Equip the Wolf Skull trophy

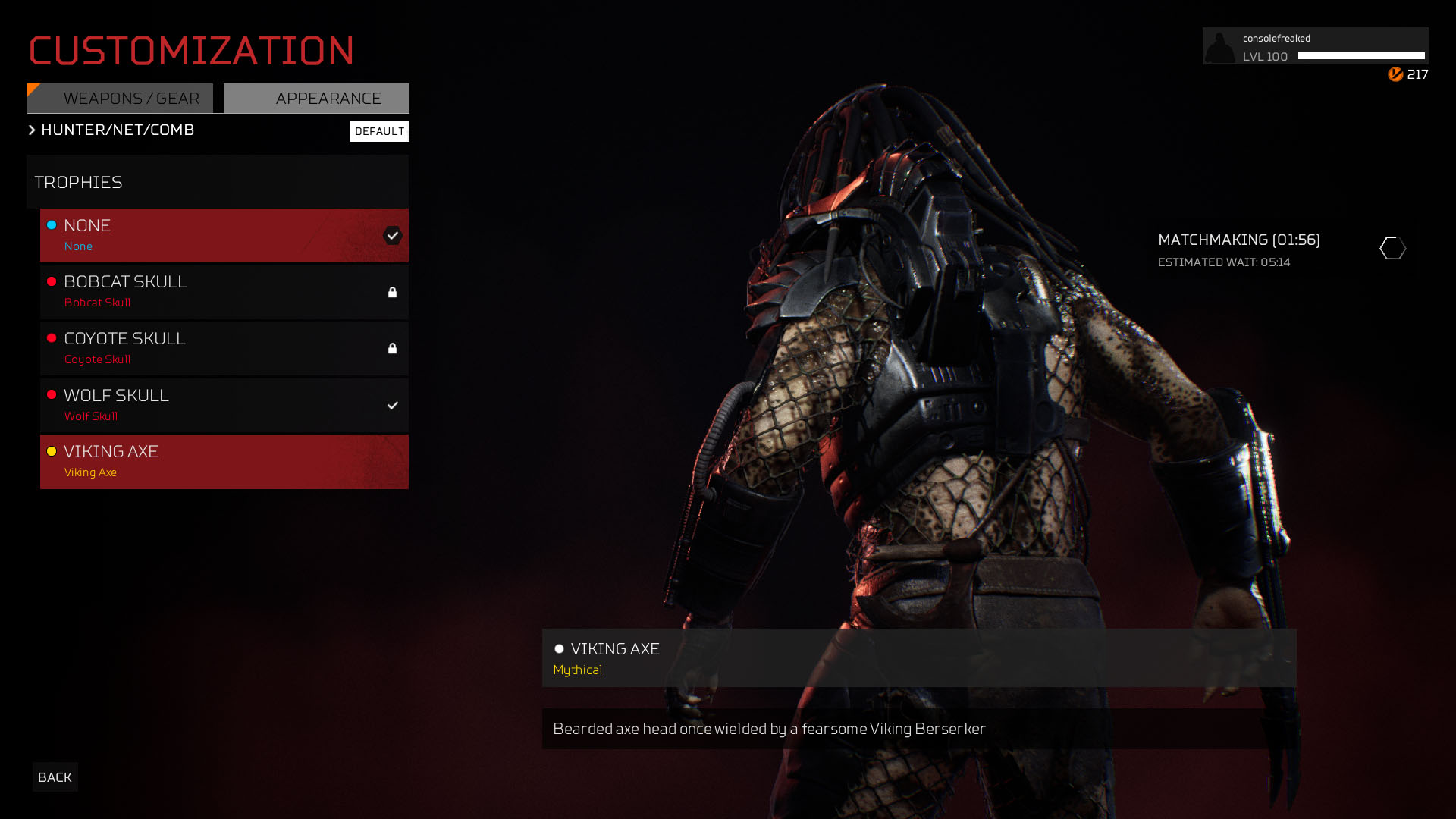tap(224, 405)
